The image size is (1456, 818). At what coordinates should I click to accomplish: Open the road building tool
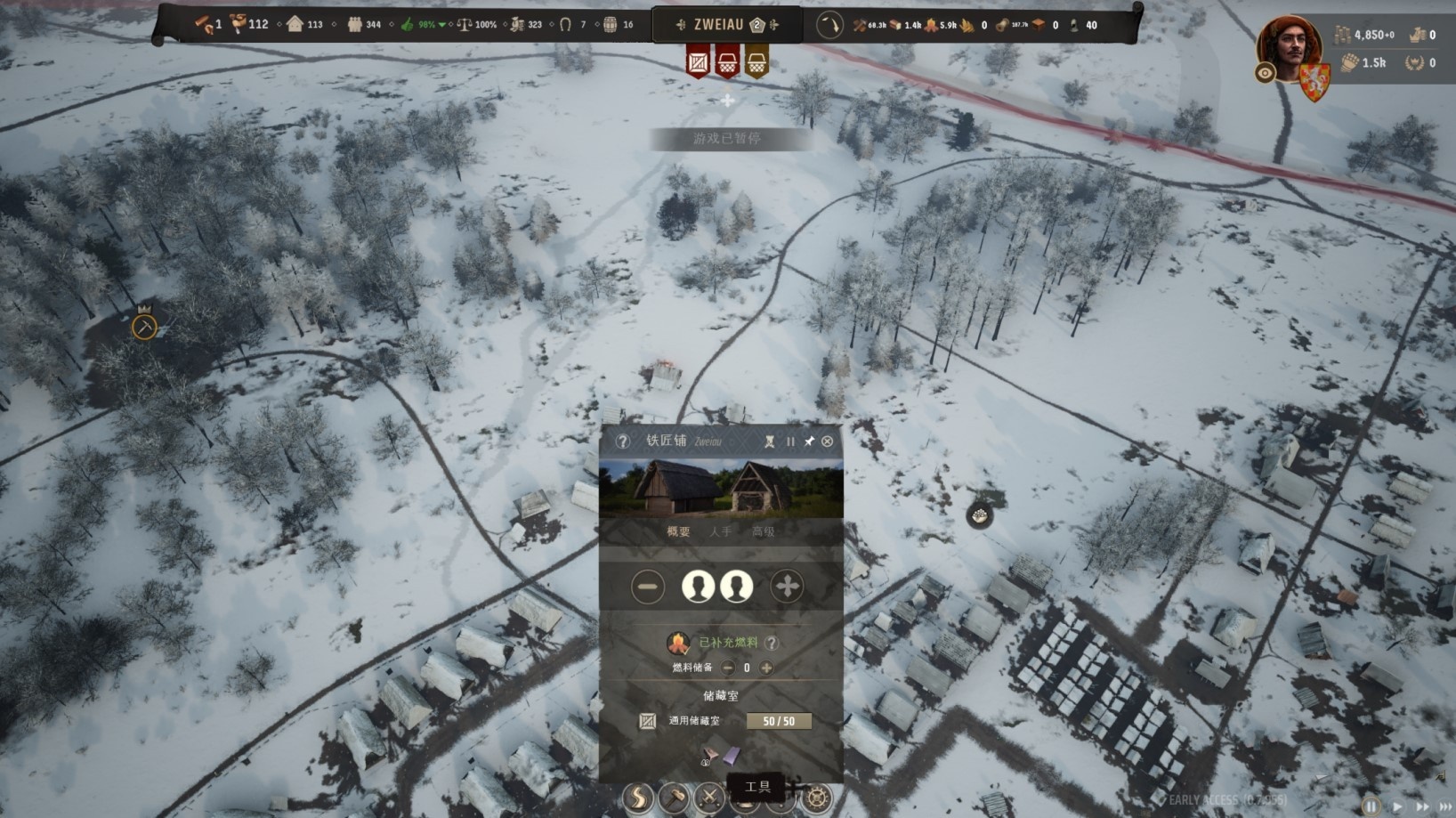638,798
